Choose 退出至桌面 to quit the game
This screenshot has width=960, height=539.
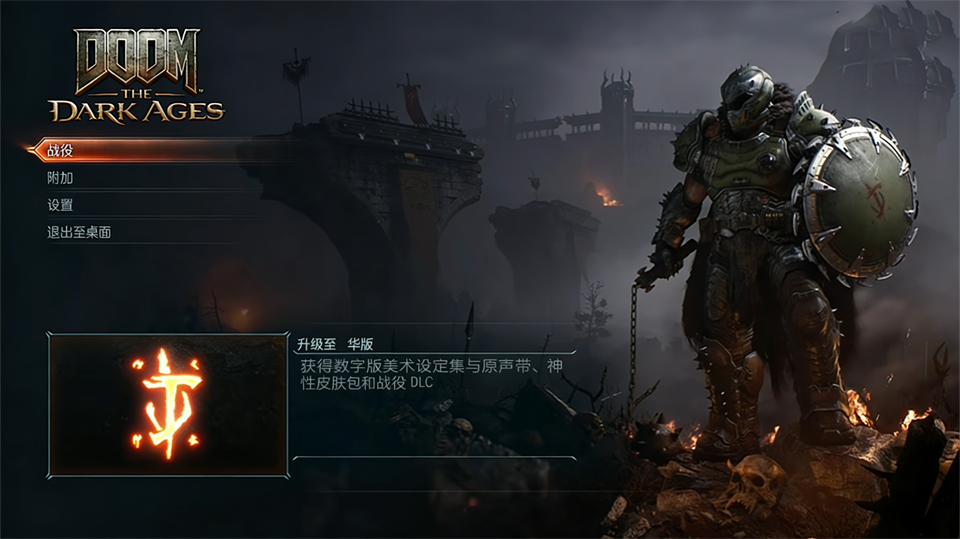(79, 232)
